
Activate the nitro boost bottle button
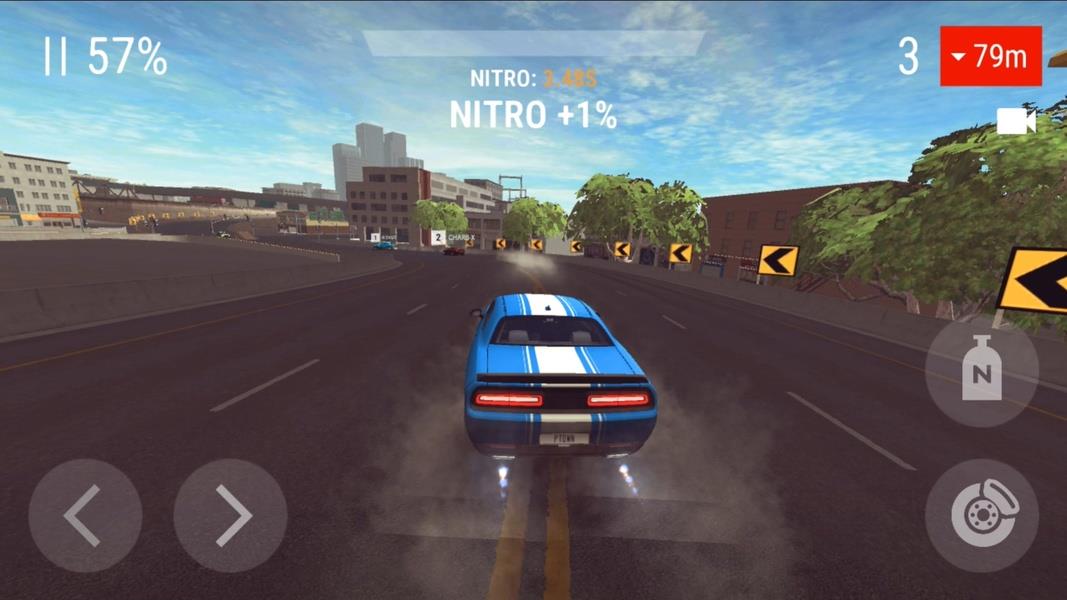pyautogui.click(x=981, y=372)
